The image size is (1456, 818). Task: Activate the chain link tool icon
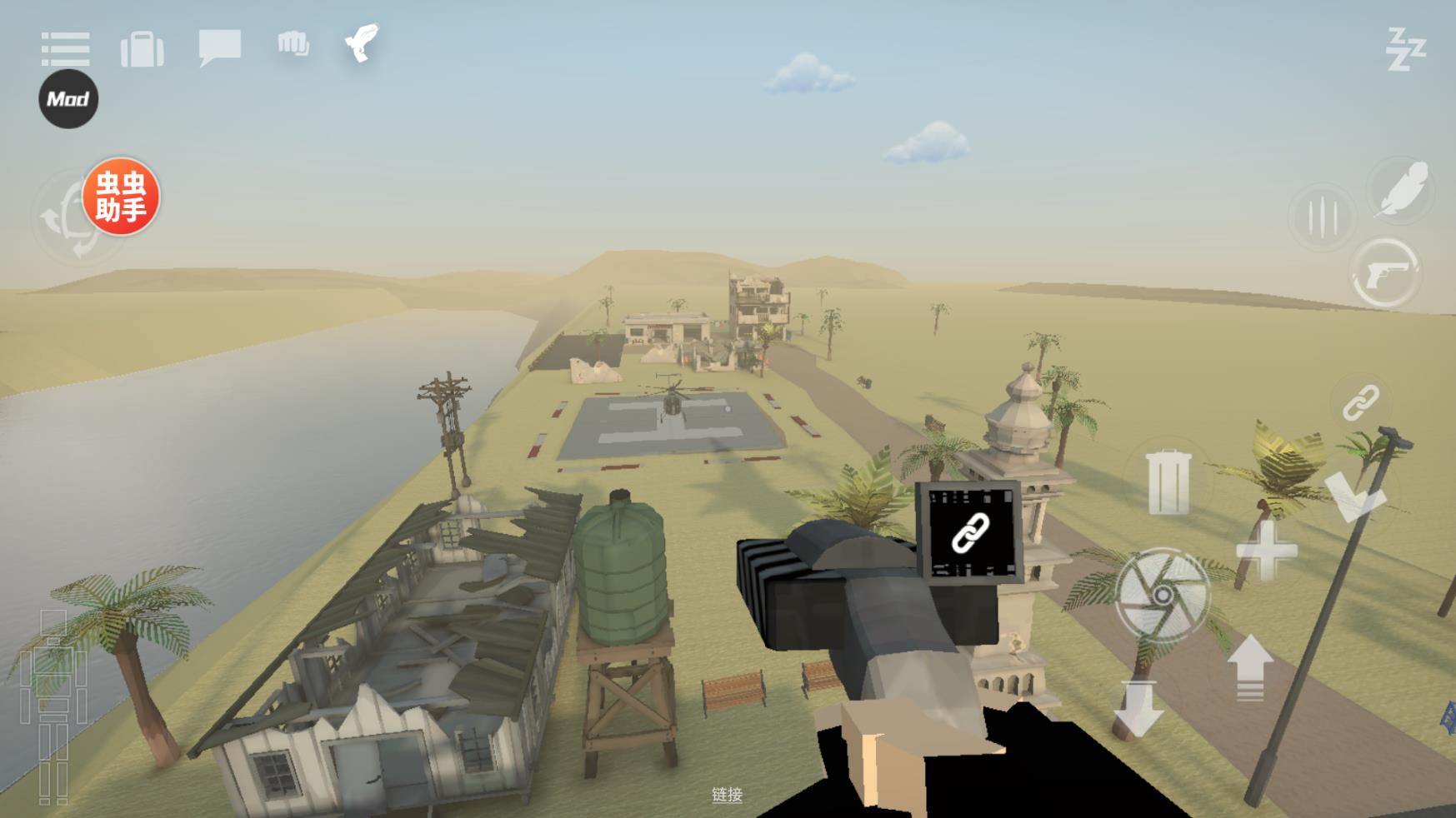(x=1360, y=403)
